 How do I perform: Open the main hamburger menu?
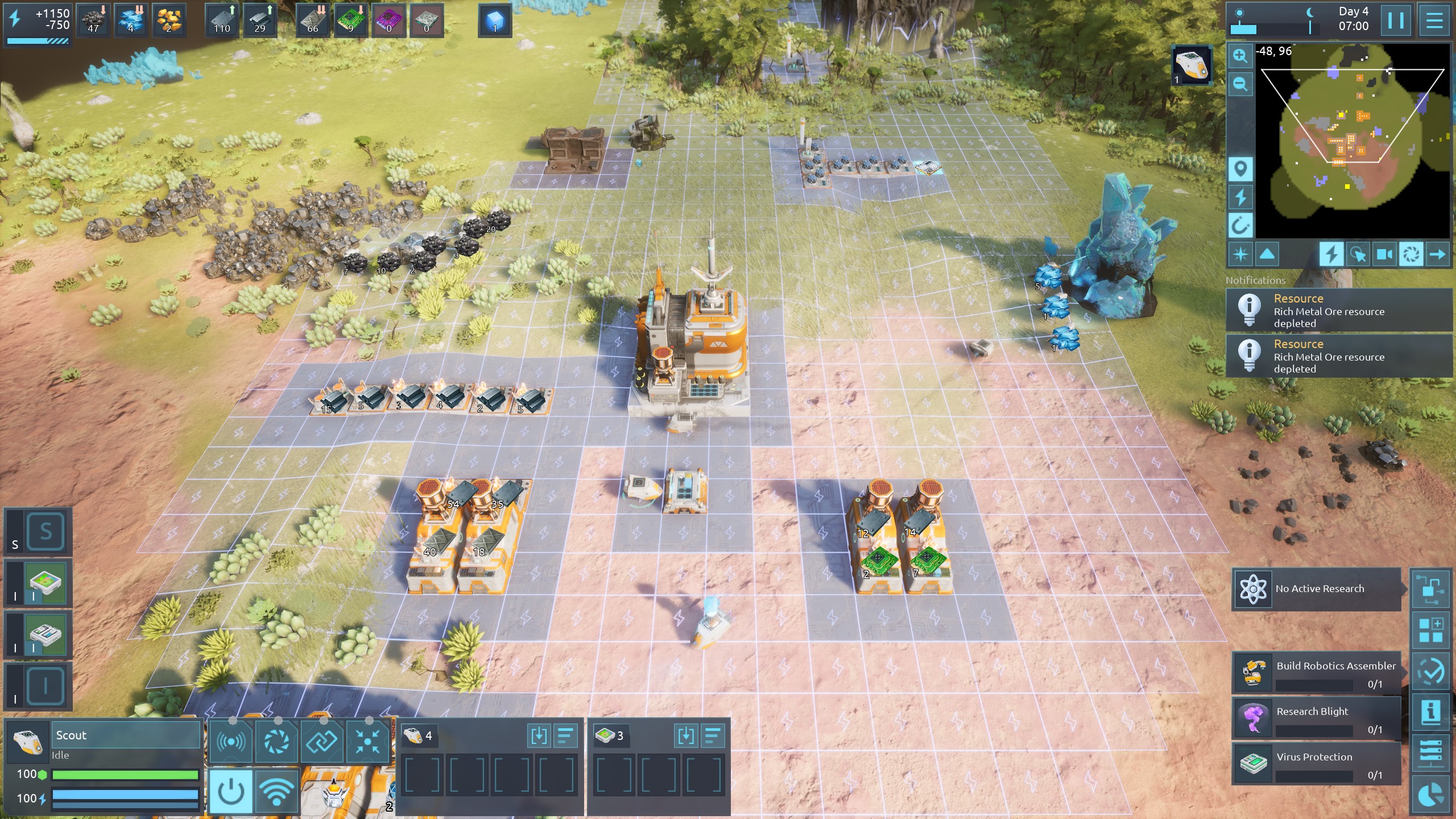click(1434, 20)
